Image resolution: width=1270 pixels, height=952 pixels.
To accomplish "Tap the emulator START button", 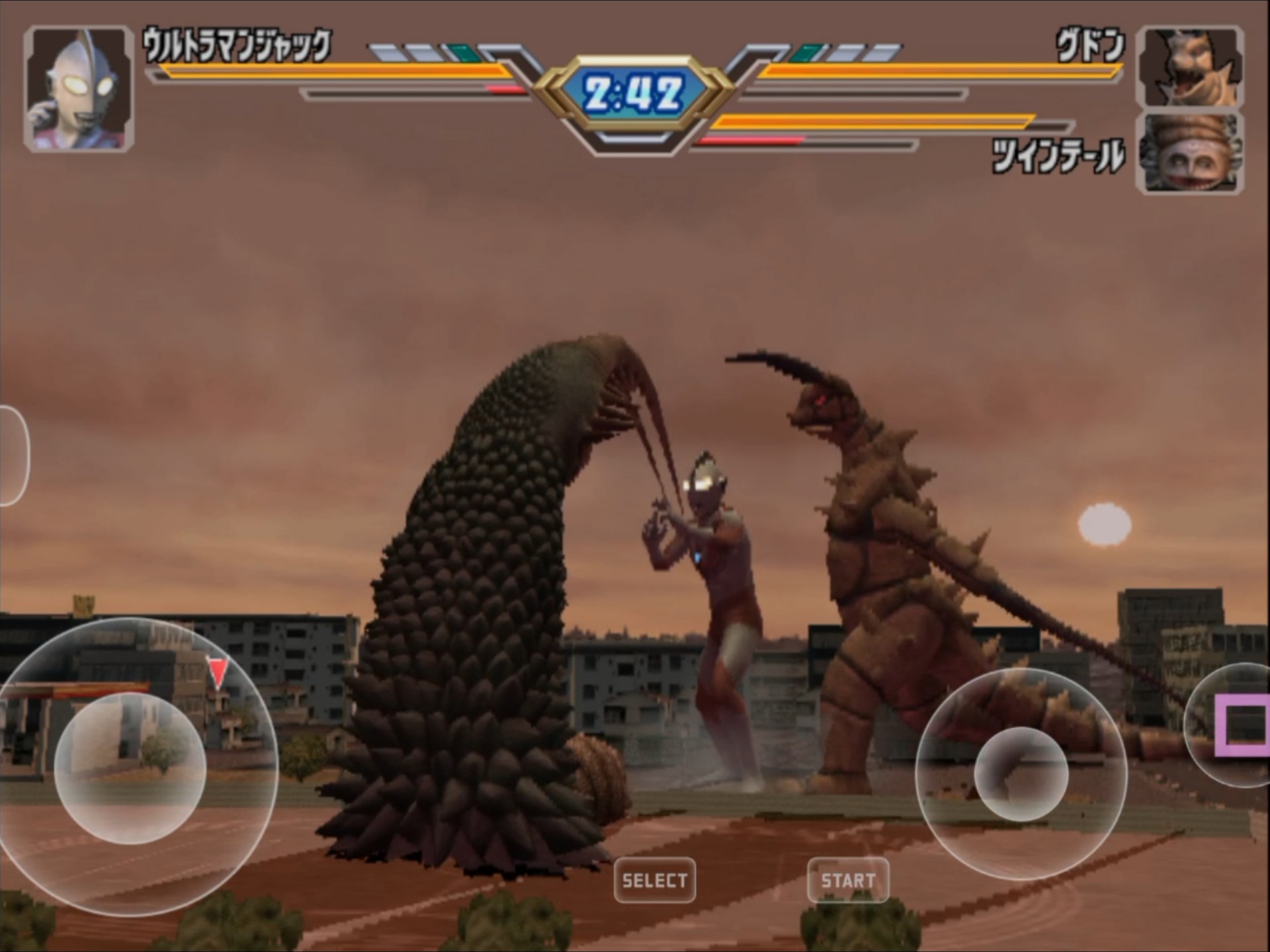I will (848, 880).
